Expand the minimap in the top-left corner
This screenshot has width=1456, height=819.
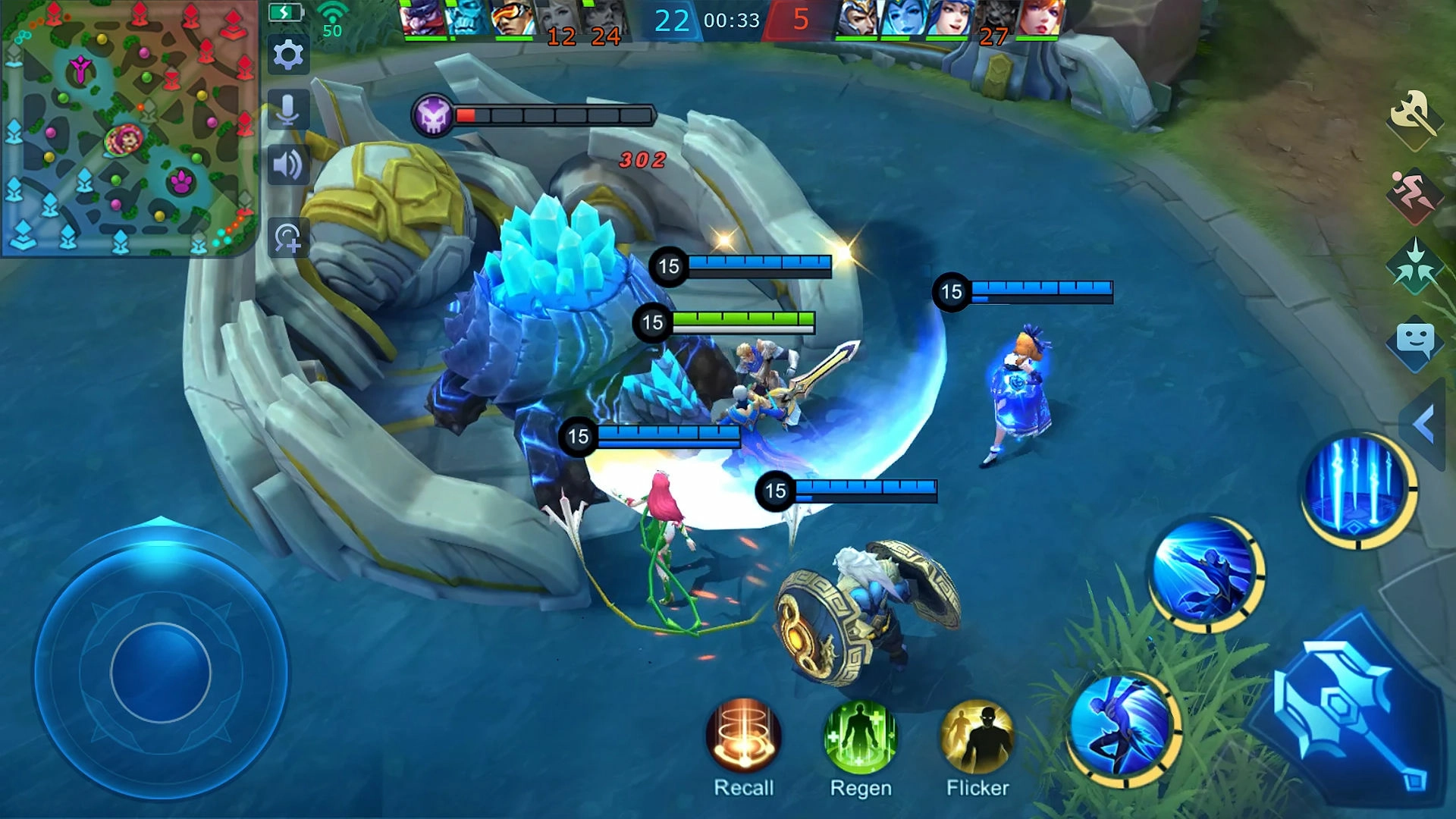click(129, 129)
